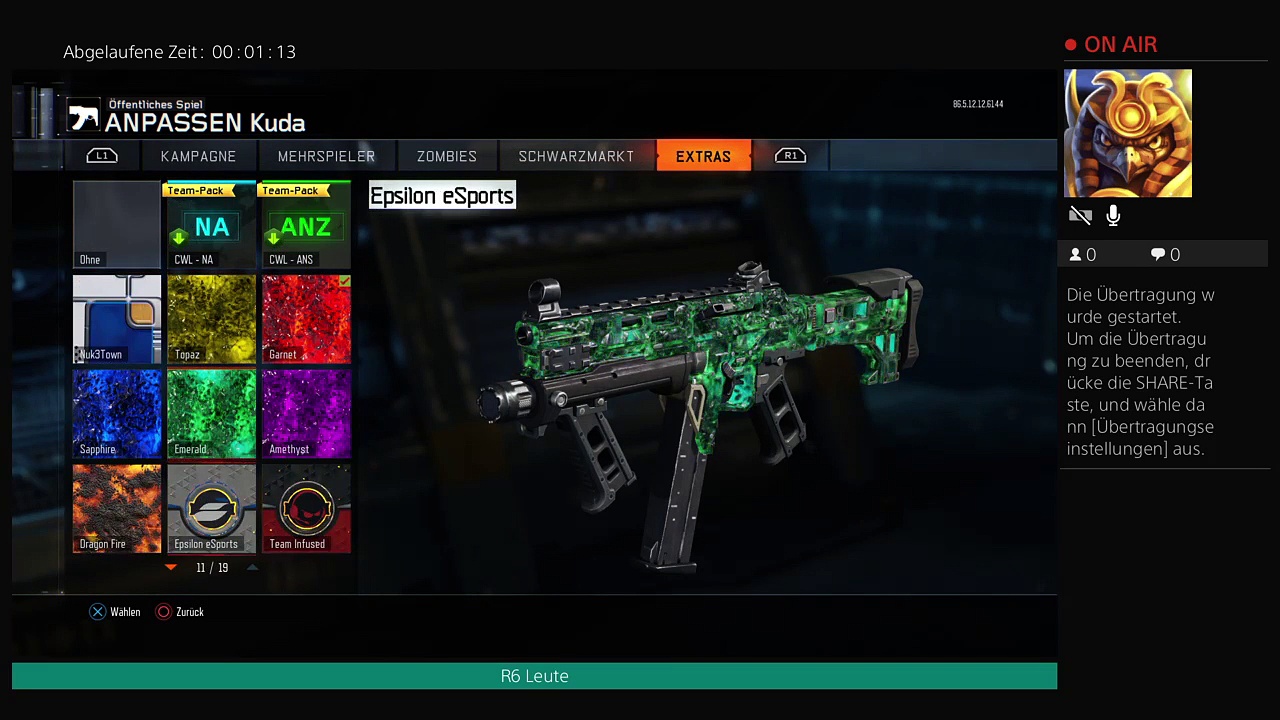Switch to the KAMPAGNE tab

[198, 156]
